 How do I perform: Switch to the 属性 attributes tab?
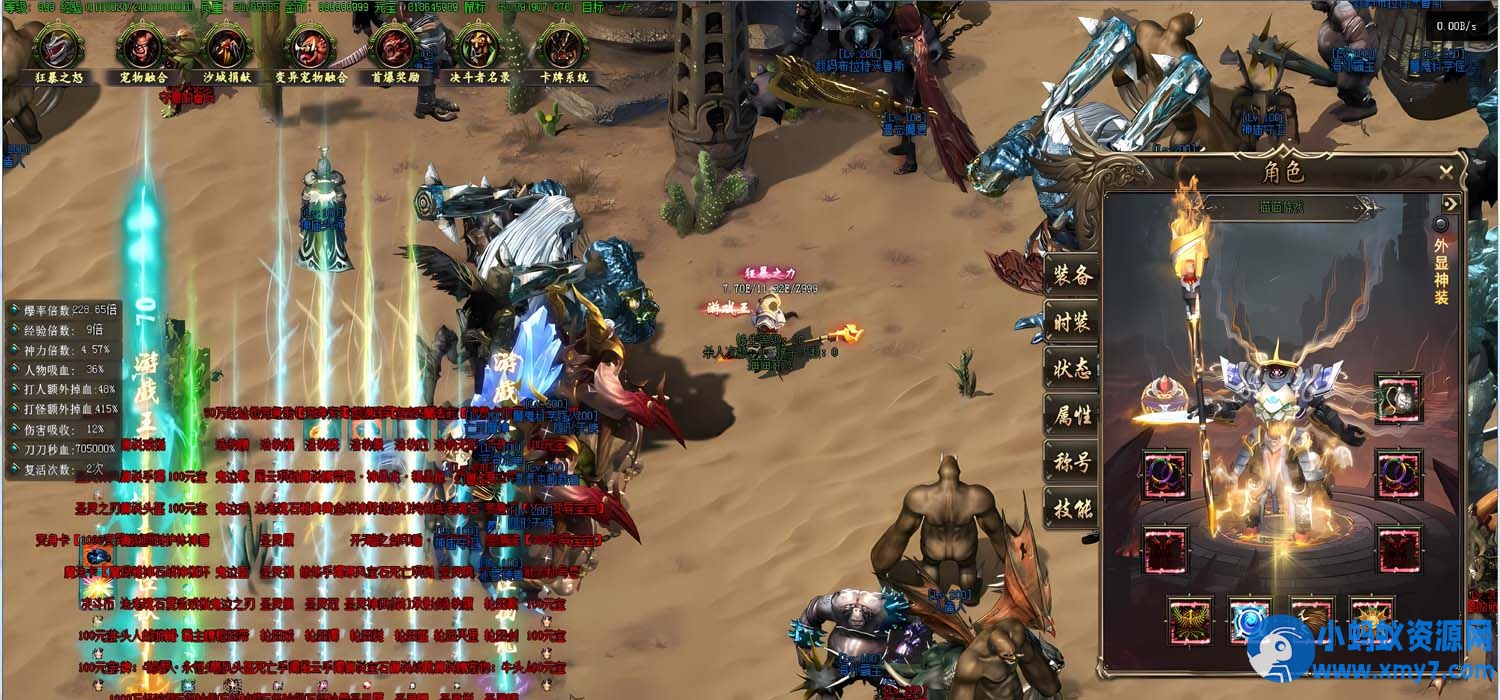[1072, 414]
